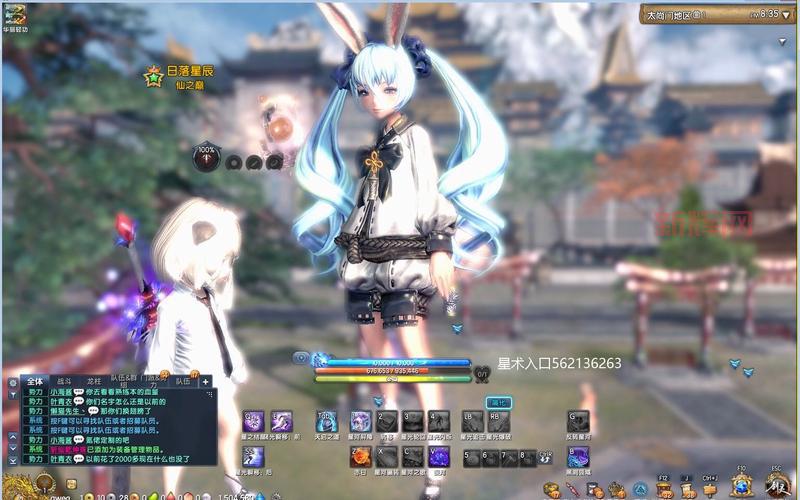The image size is (800, 500).
Task: Activate the RB 星光爆破 skill
Action: [499, 422]
